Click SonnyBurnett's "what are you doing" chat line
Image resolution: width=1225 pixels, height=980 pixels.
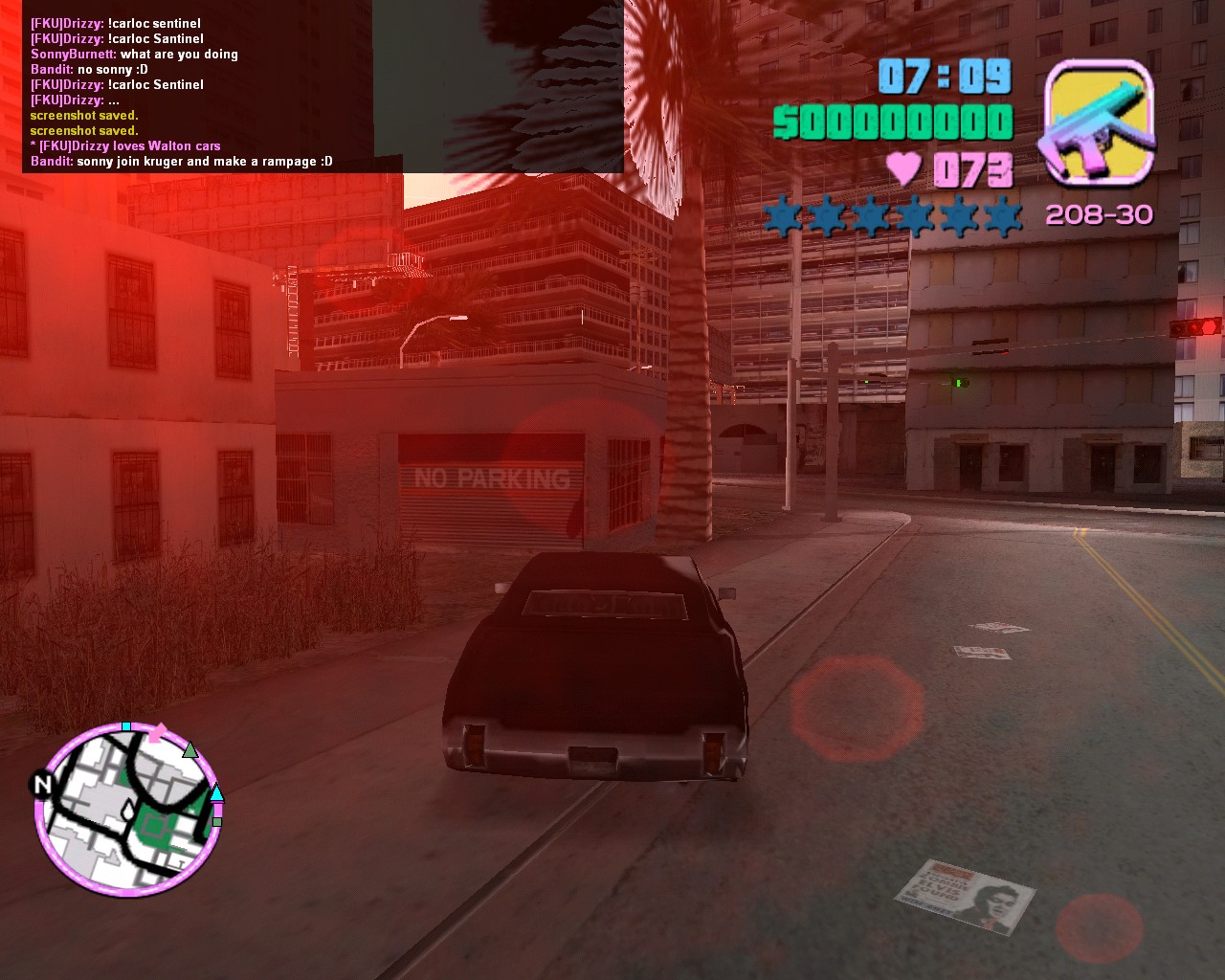coord(134,55)
